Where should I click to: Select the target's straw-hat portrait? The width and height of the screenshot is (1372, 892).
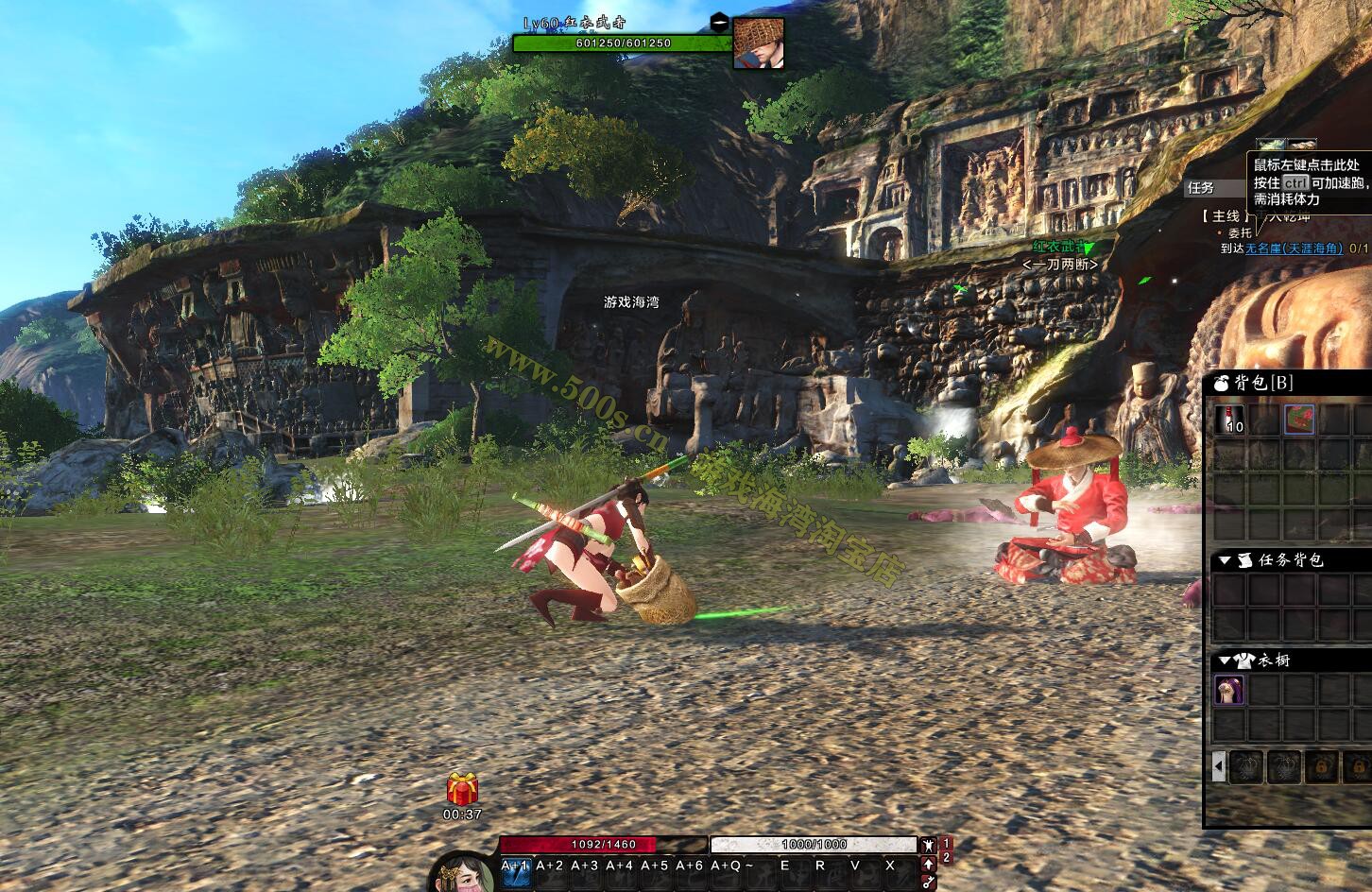click(x=759, y=43)
